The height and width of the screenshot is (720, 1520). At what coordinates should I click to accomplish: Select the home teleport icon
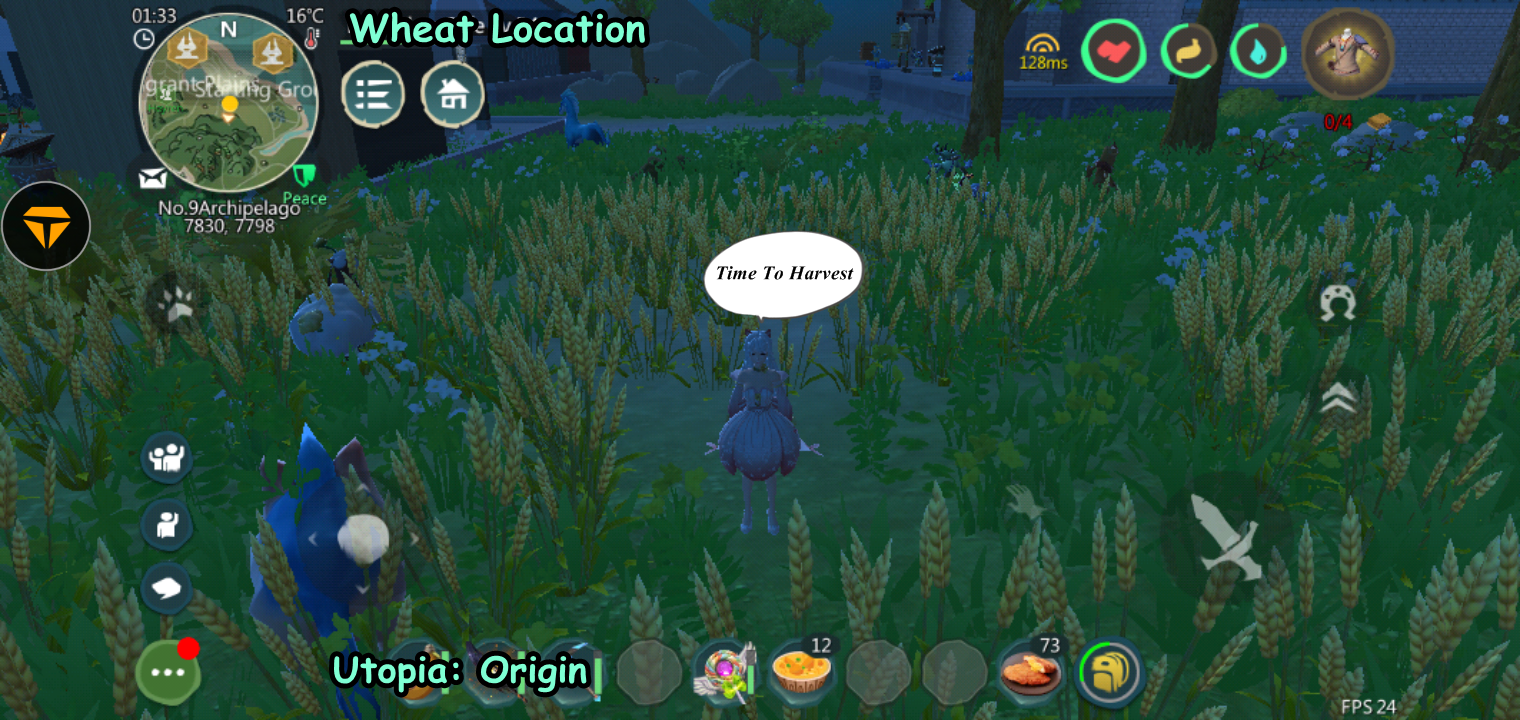click(x=453, y=94)
